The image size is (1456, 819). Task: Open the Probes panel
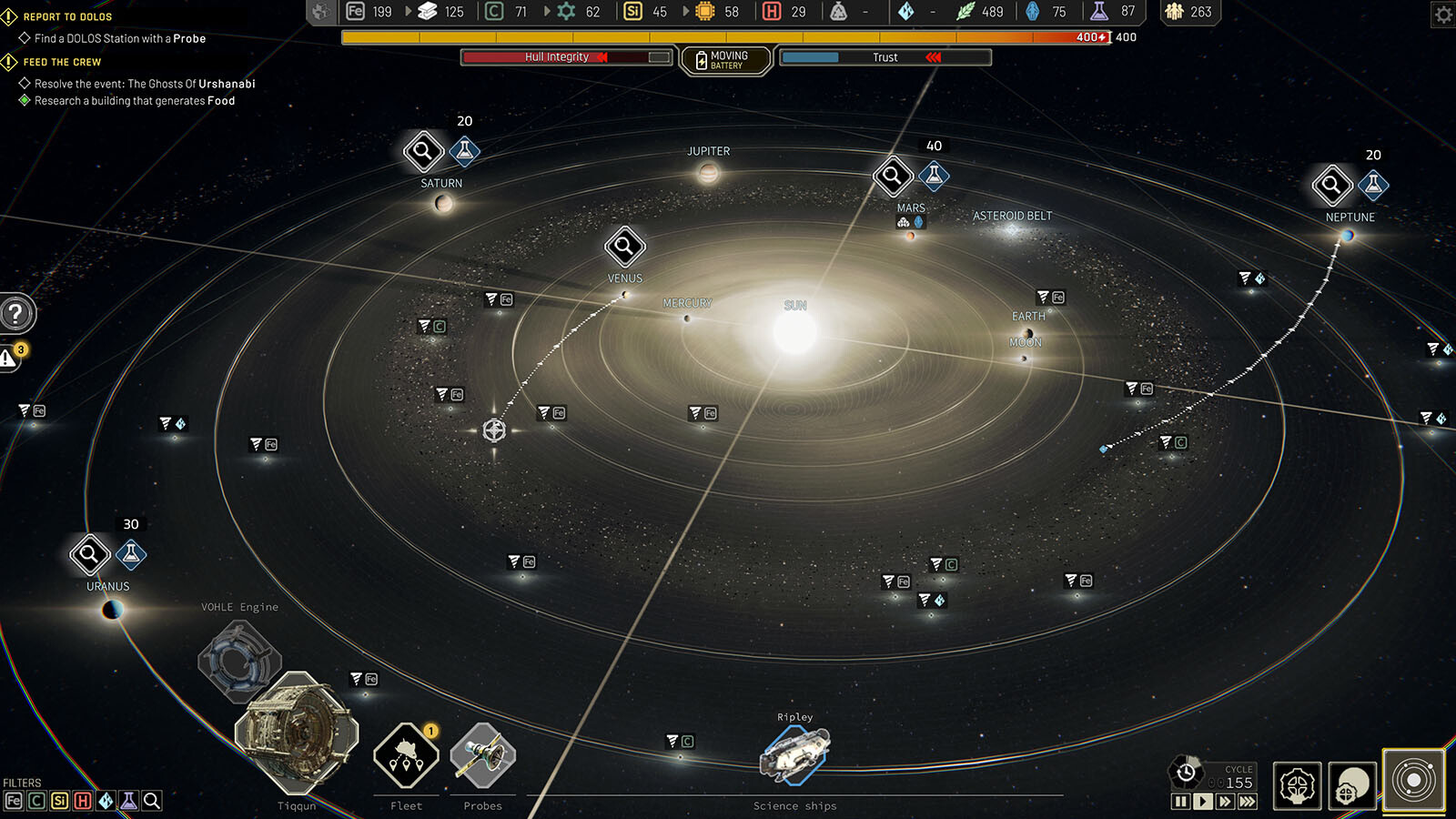[x=482, y=756]
